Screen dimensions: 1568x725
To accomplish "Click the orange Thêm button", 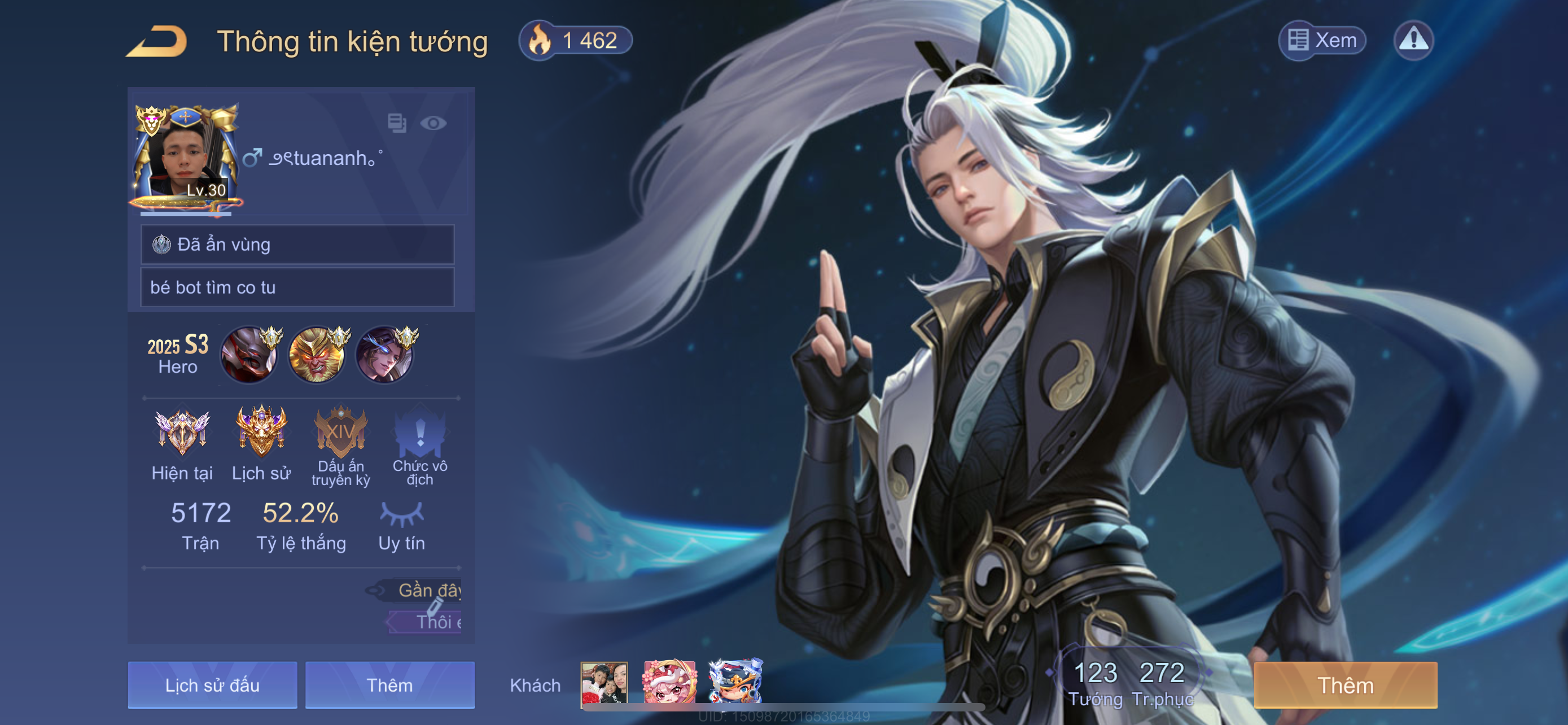I will pos(1345,685).
